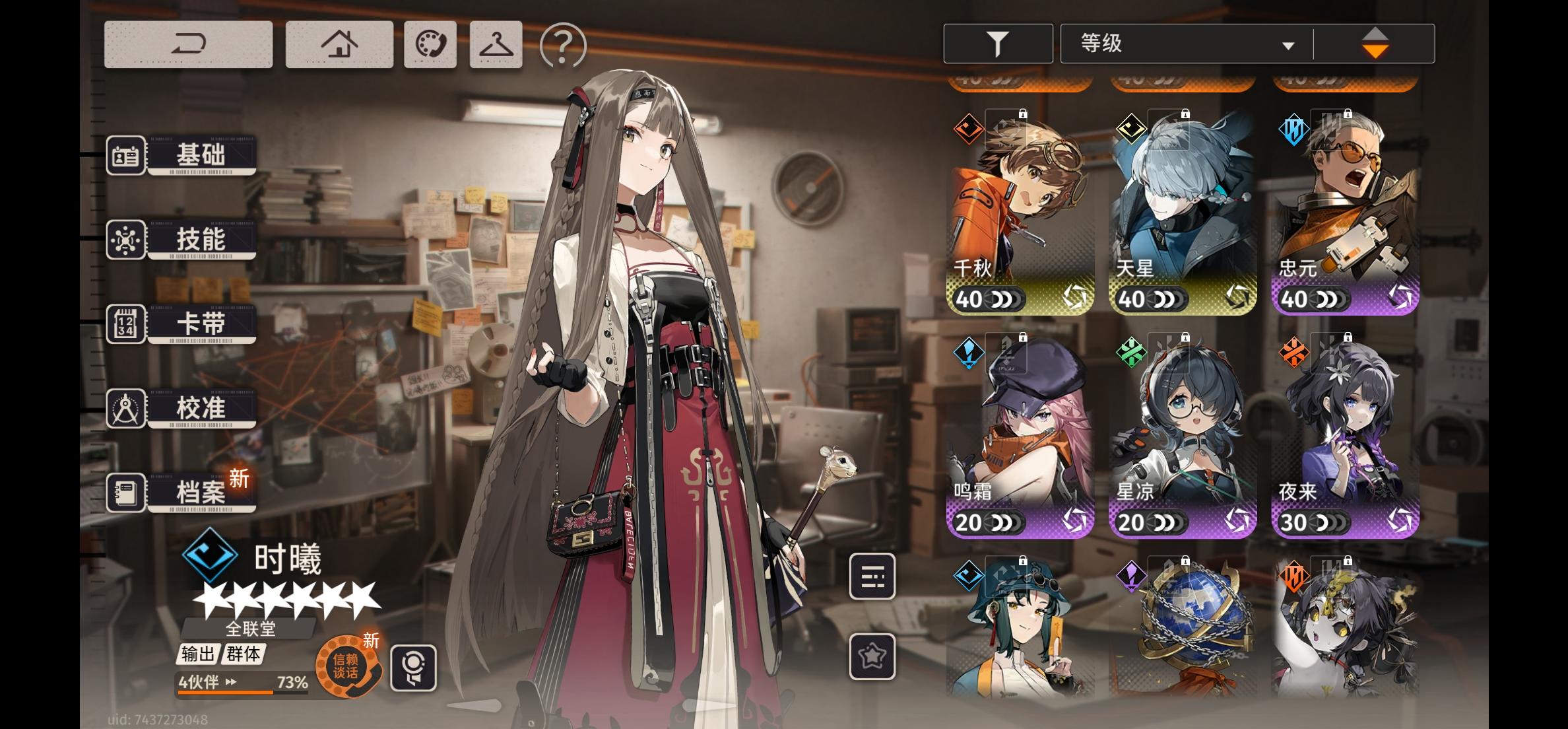Open the home screen icon
The width and height of the screenshot is (1568, 729).
pos(339,44)
